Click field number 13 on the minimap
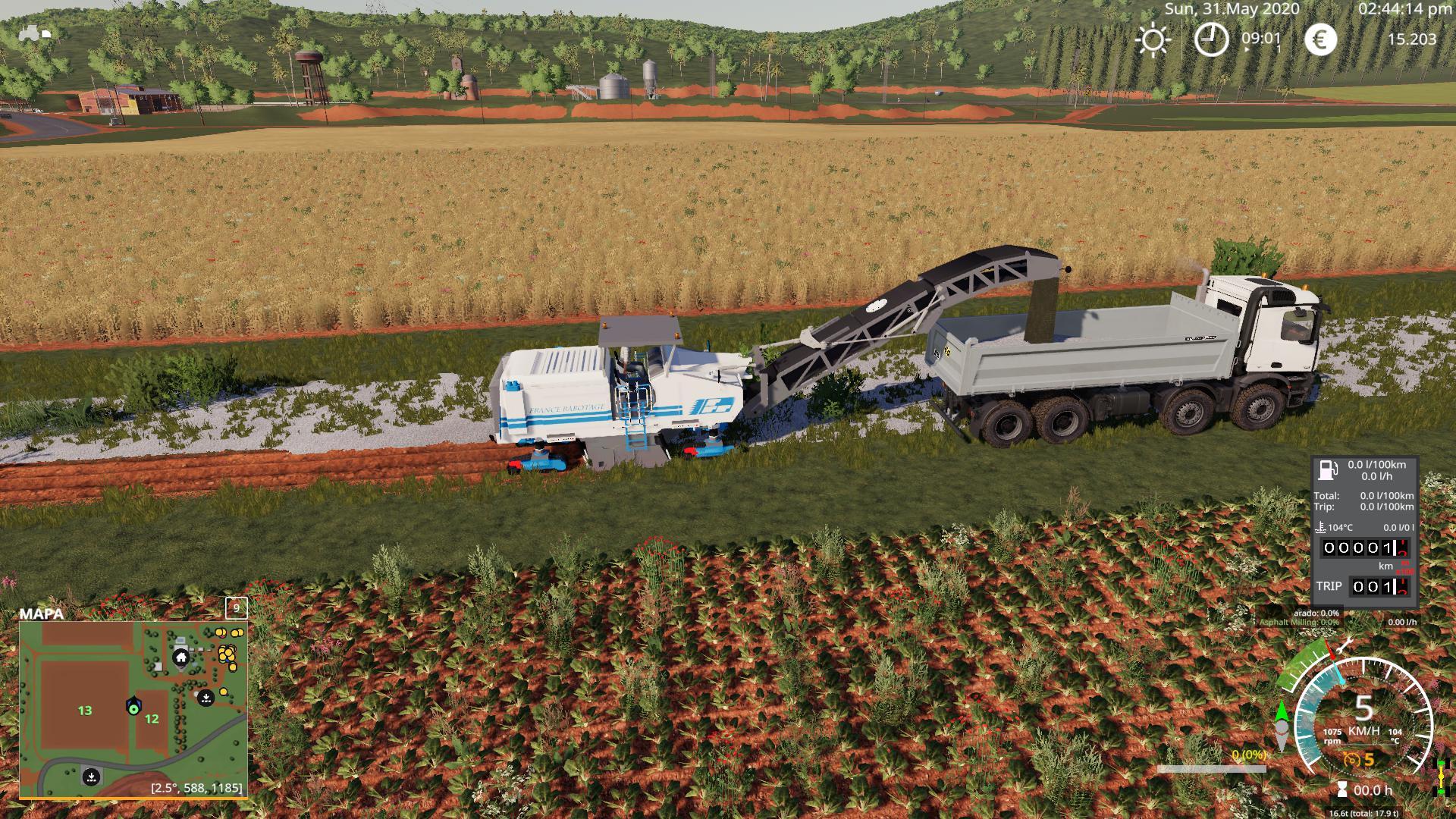1456x819 pixels. pos(83,711)
